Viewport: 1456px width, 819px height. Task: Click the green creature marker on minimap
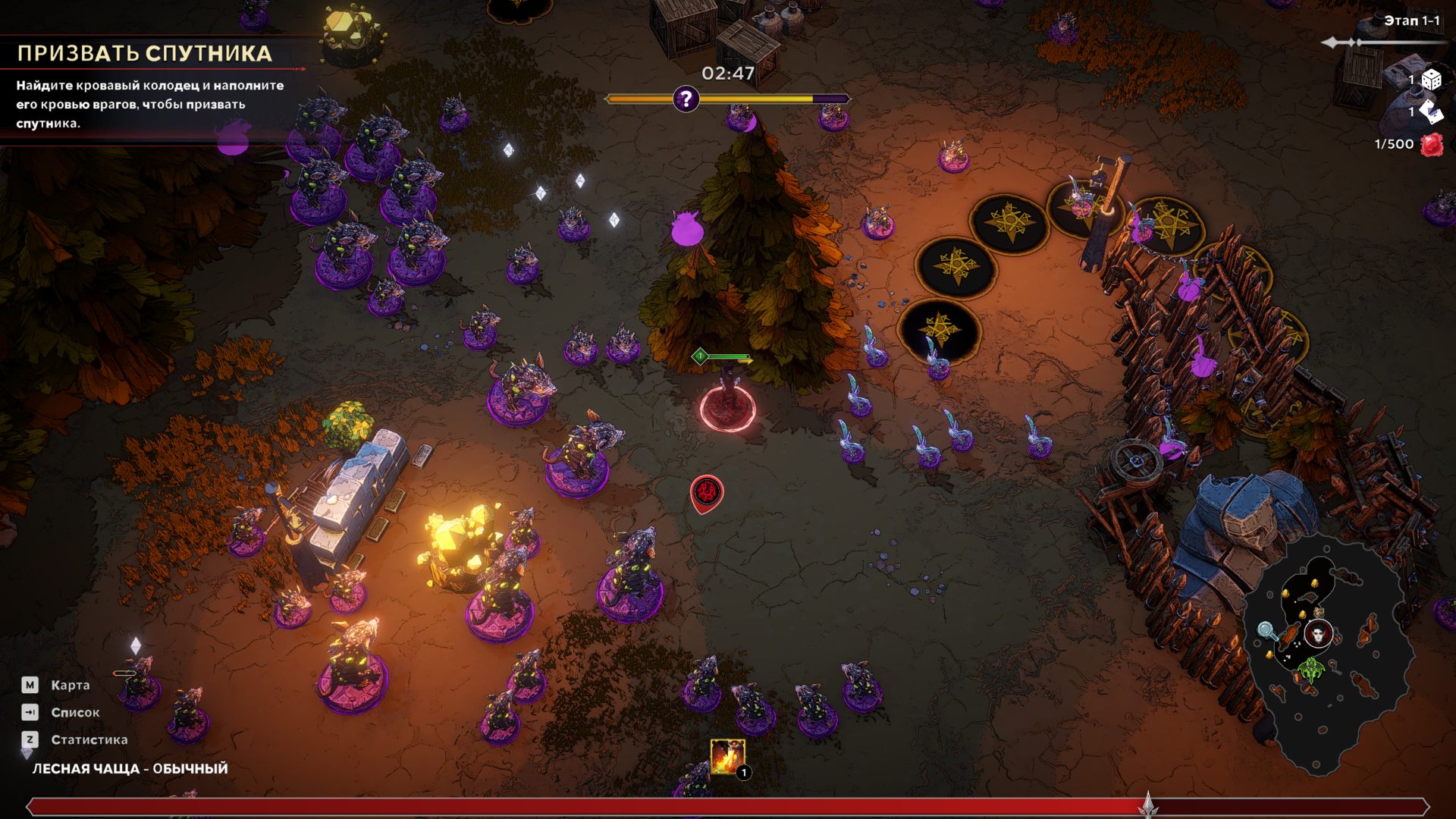pyautogui.click(x=1311, y=670)
